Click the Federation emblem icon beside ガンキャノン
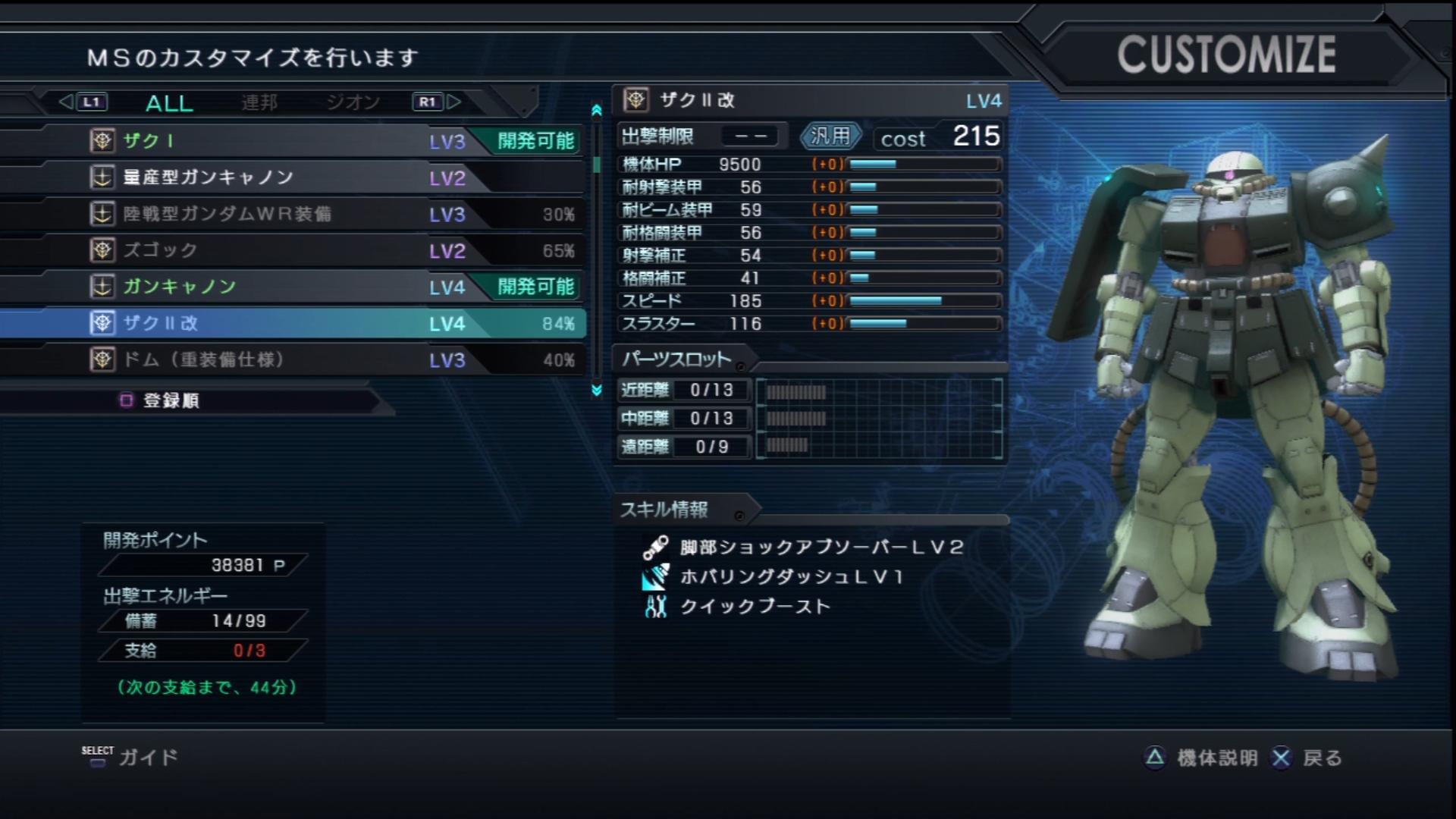This screenshot has height=819, width=1456. 102,287
